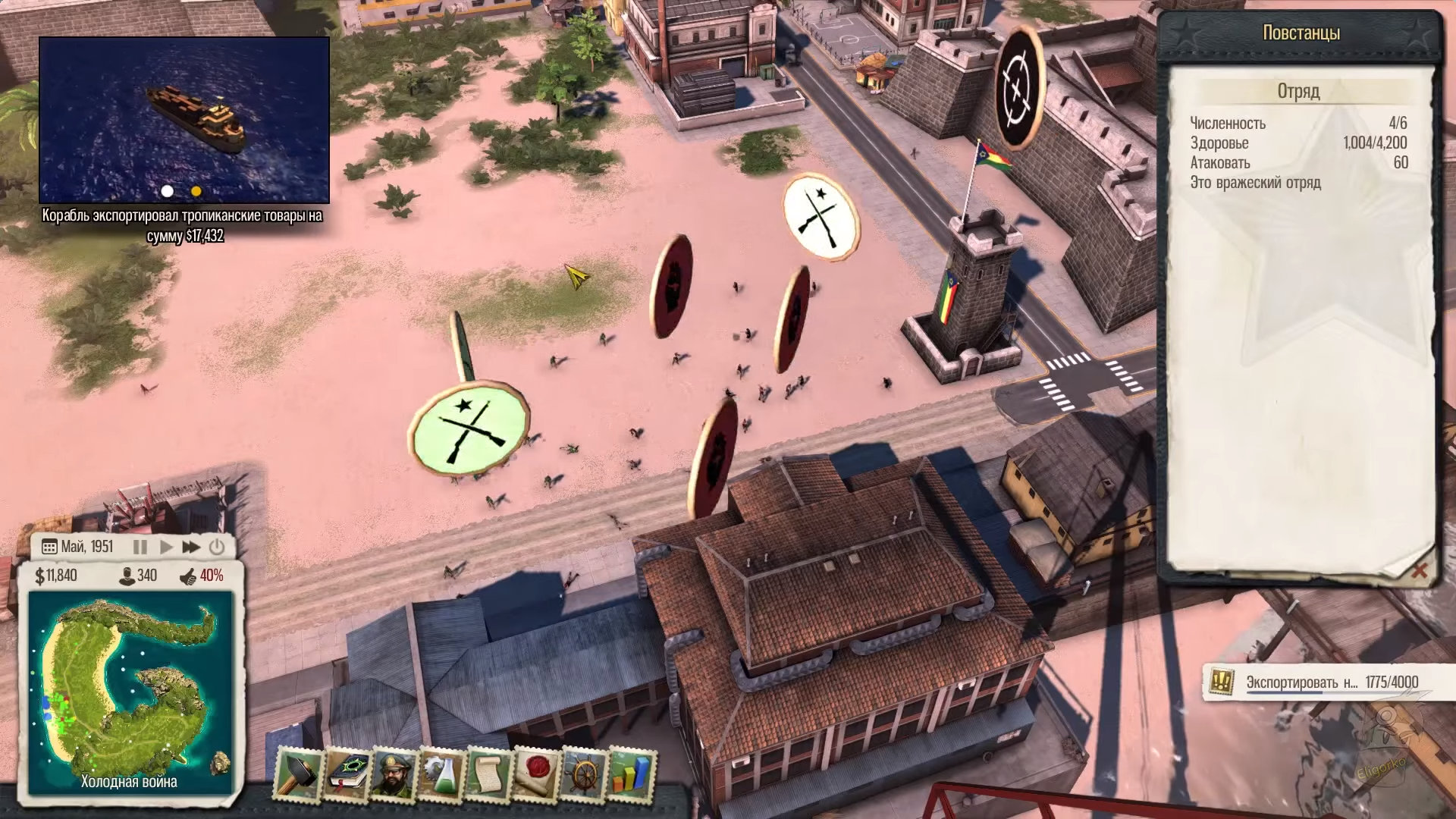The height and width of the screenshot is (819, 1456).
Task: Click the power icon beside speed controls
Action: tap(217, 547)
